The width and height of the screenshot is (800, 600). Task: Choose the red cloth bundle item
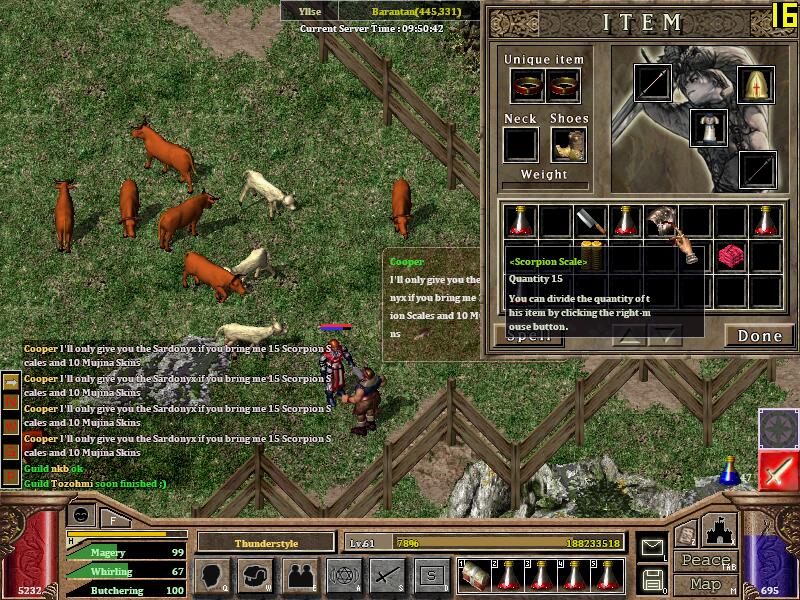(x=731, y=257)
